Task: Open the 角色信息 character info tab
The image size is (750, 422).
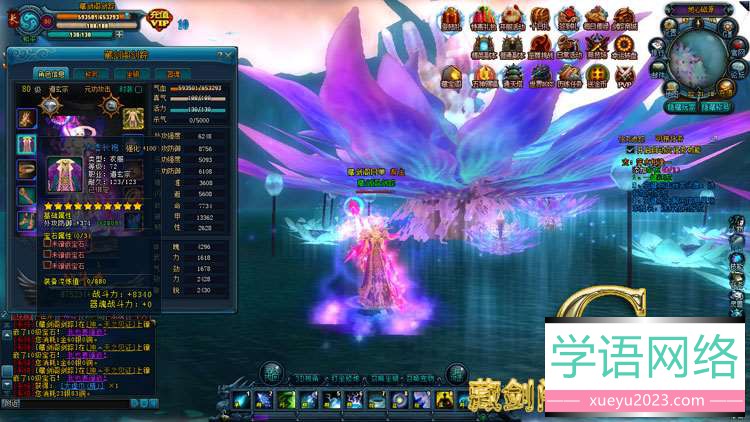Action: point(51,72)
